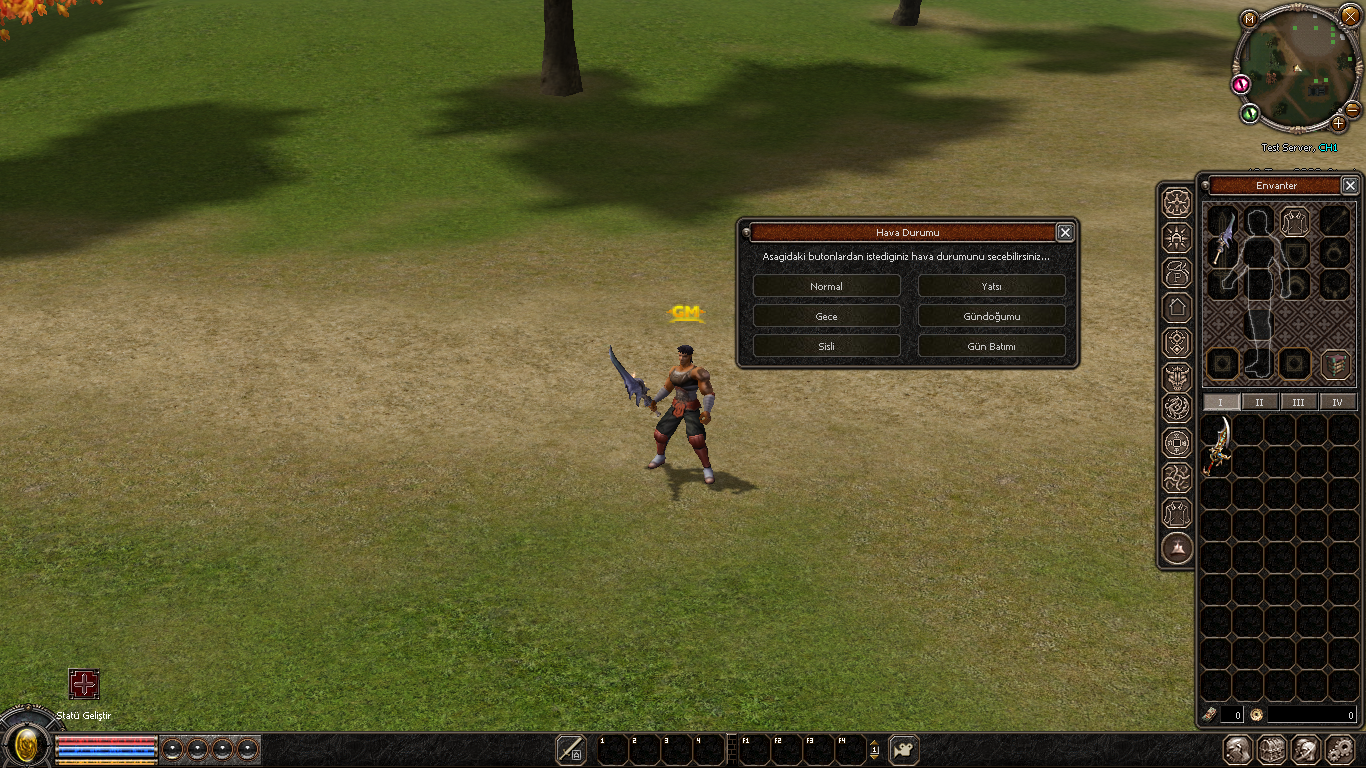
Task: Switch to inventory page II
Action: pos(1259,402)
